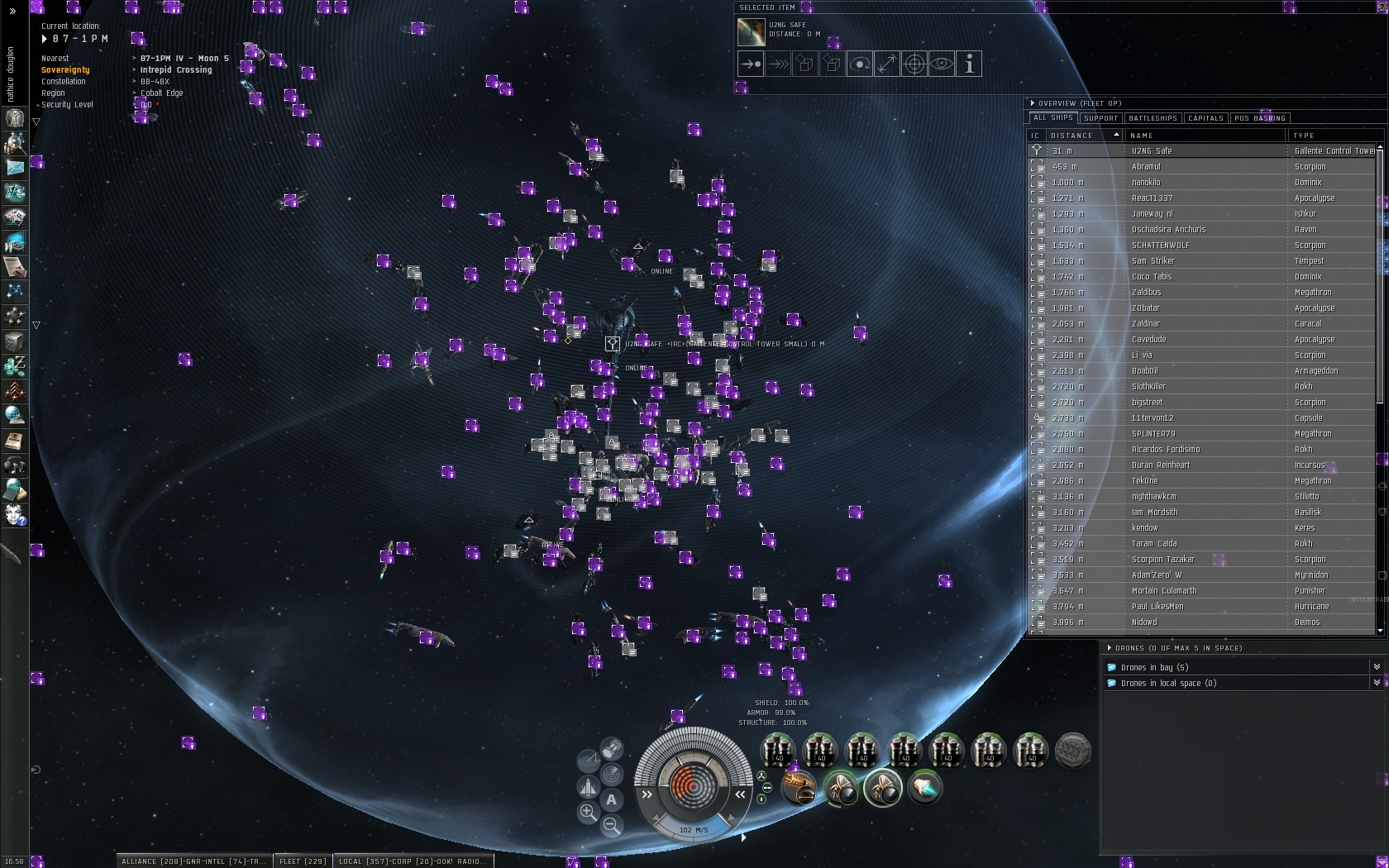Toggle the autopilot A button
The height and width of the screenshot is (868, 1389).
pyautogui.click(x=611, y=799)
